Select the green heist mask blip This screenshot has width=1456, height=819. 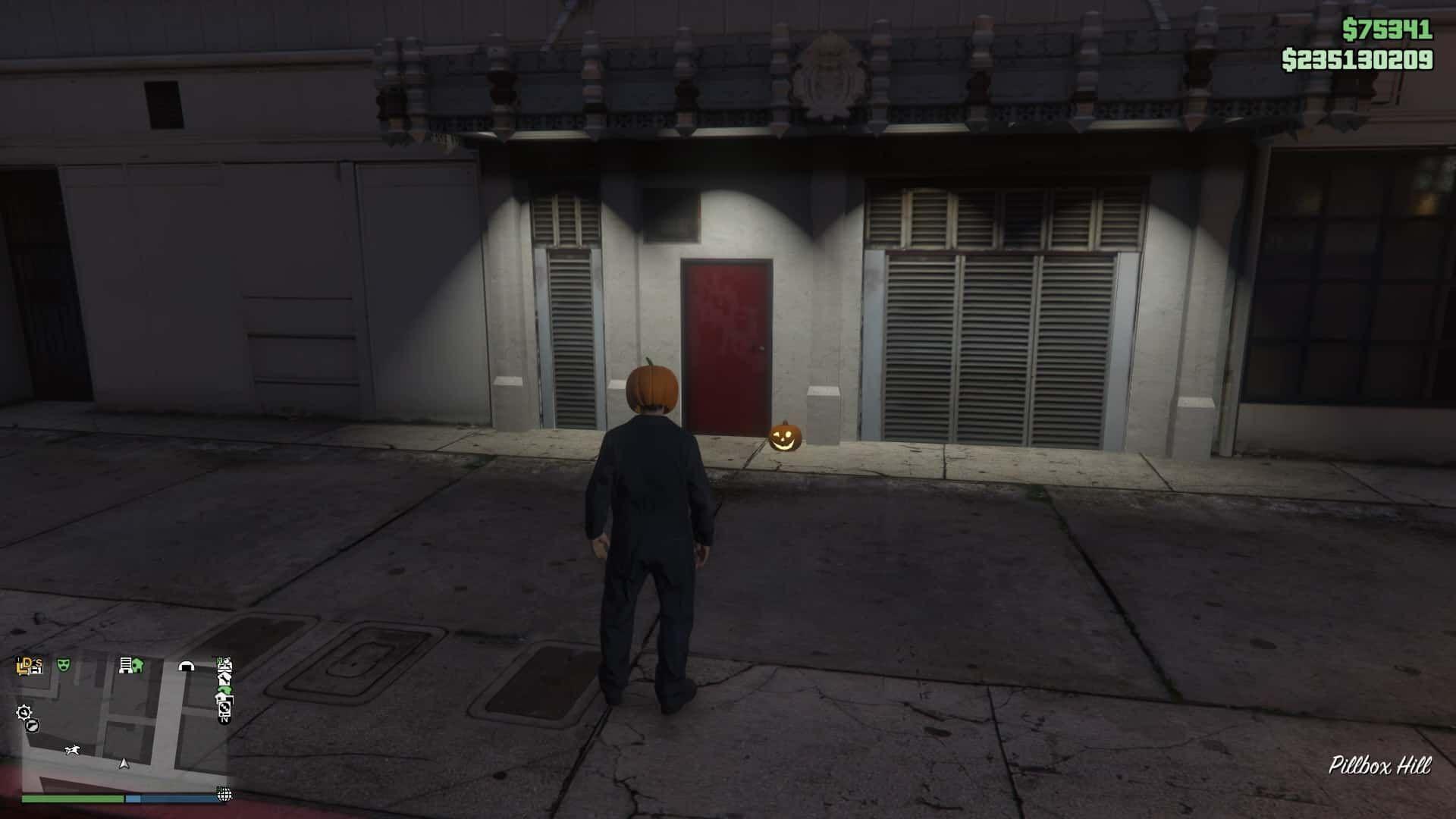click(64, 666)
